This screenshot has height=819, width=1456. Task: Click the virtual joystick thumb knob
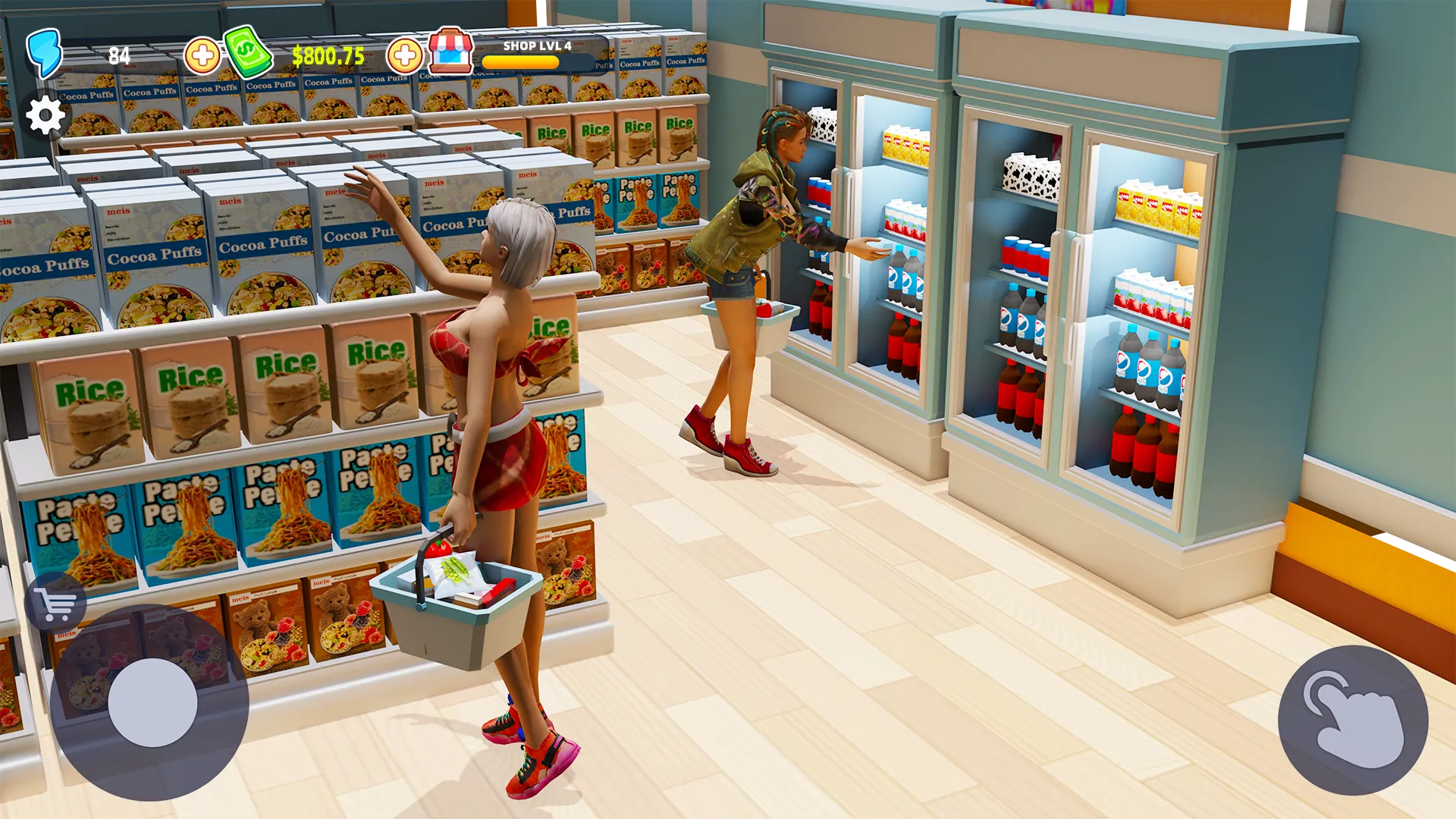tap(152, 703)
